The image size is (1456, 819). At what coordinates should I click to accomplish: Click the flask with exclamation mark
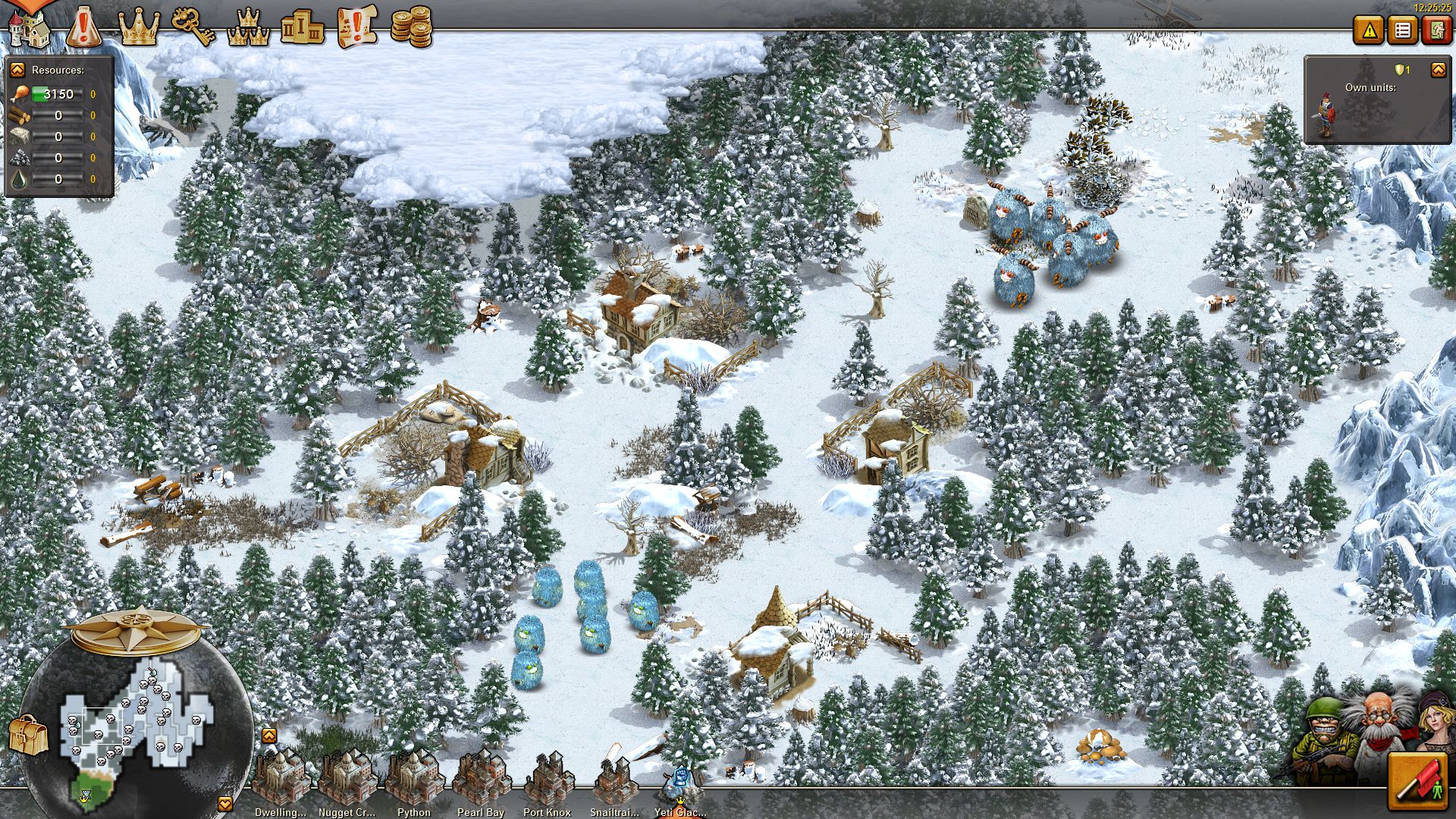83,28
